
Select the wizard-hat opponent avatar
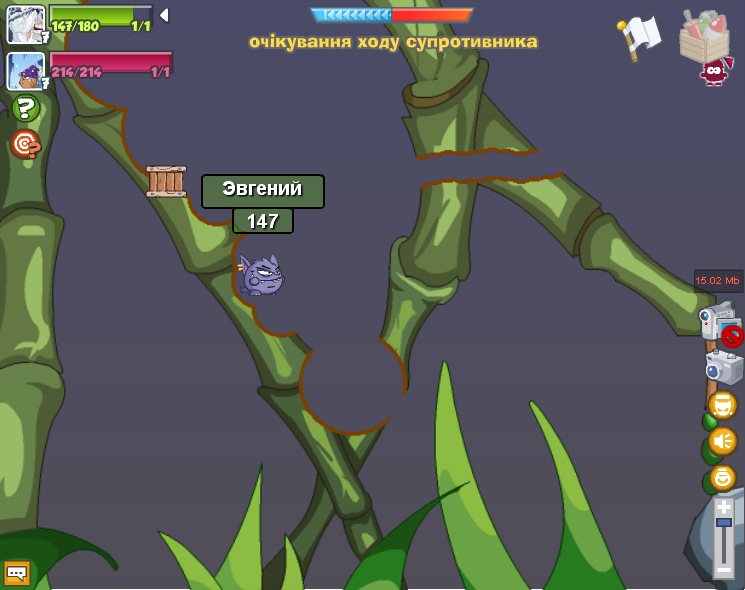(x=25, y=71)
